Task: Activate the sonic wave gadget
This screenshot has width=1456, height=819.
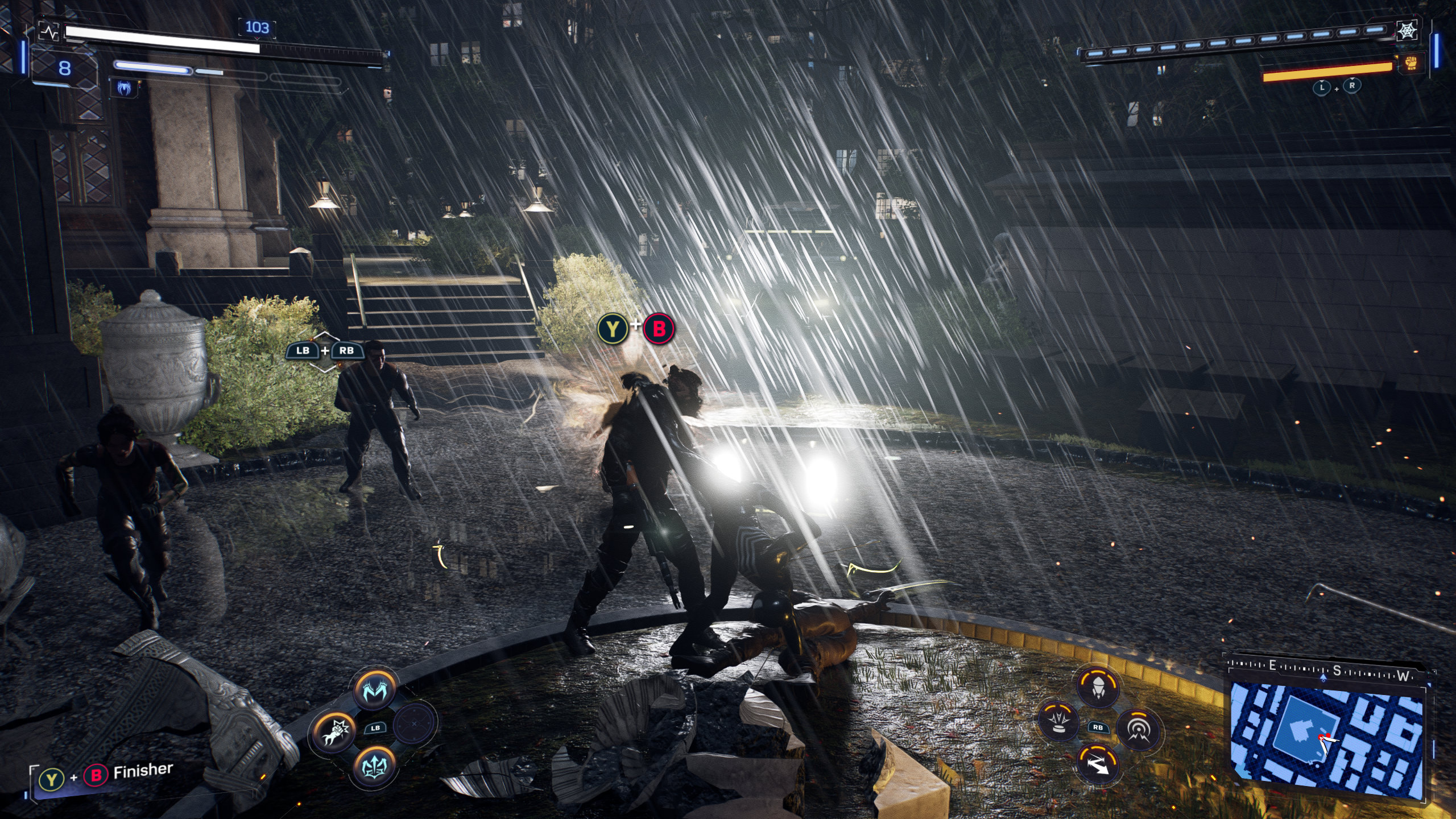Action: pyautogui.click(x=1137, y=729)
